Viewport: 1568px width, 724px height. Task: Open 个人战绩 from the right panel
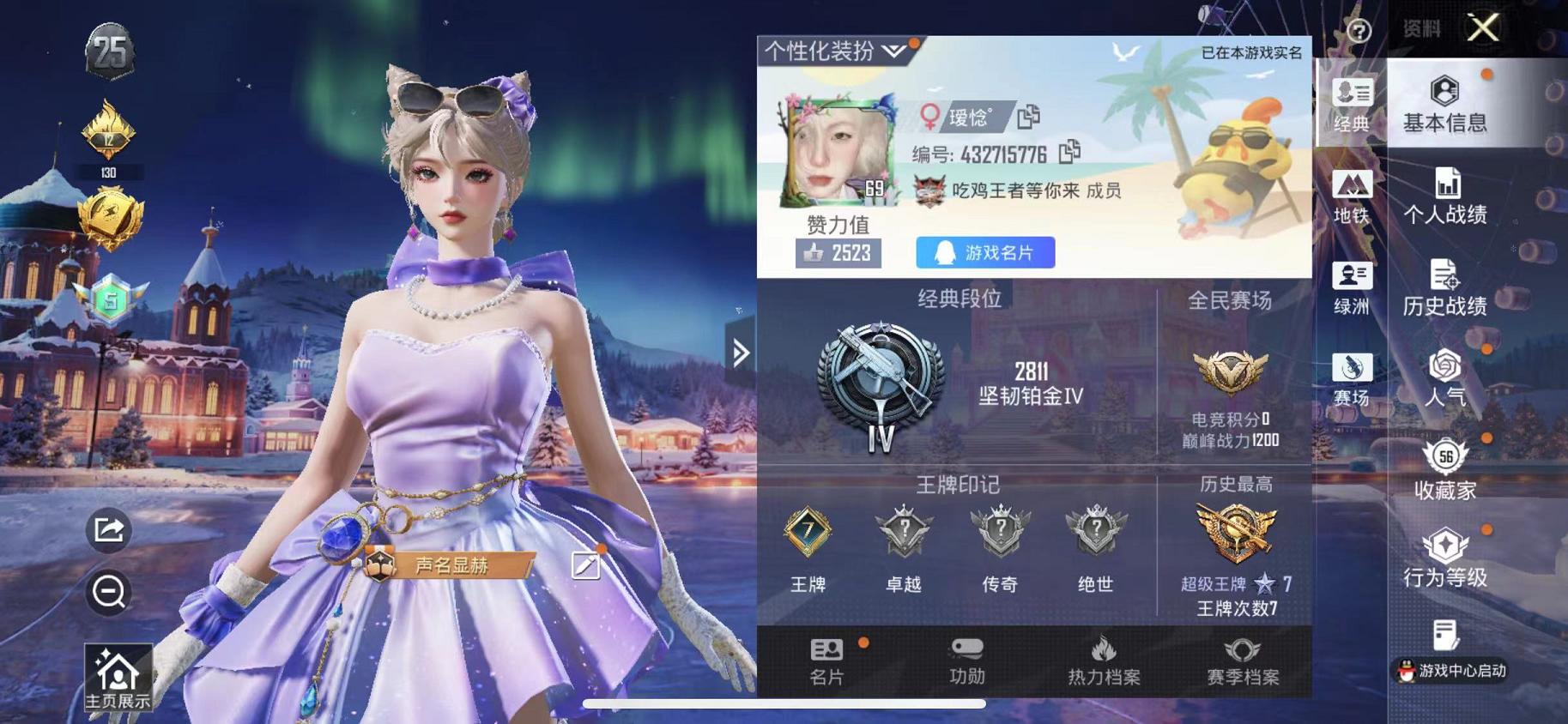point(1448,196)
